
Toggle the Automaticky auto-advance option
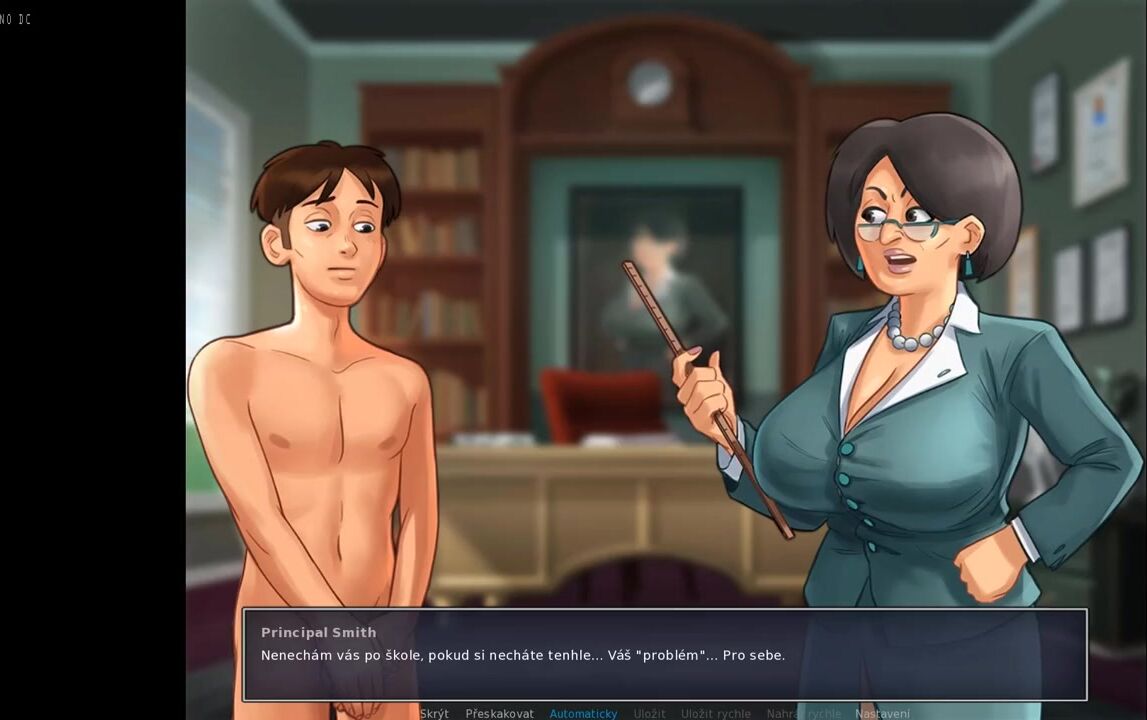[583, 713]
